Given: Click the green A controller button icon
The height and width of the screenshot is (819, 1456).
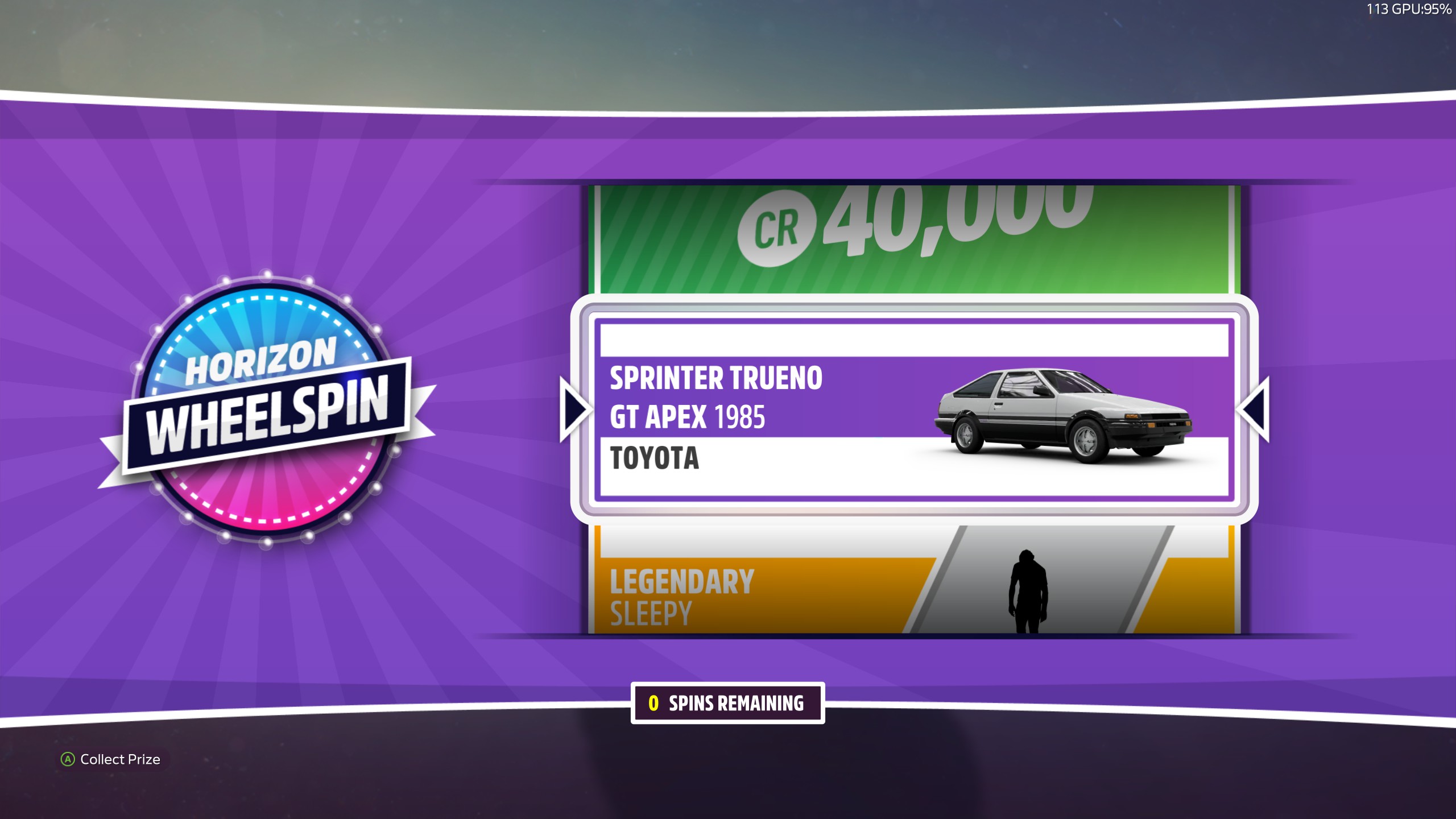Looking at the screenshot, I should [x=67, y=759].
